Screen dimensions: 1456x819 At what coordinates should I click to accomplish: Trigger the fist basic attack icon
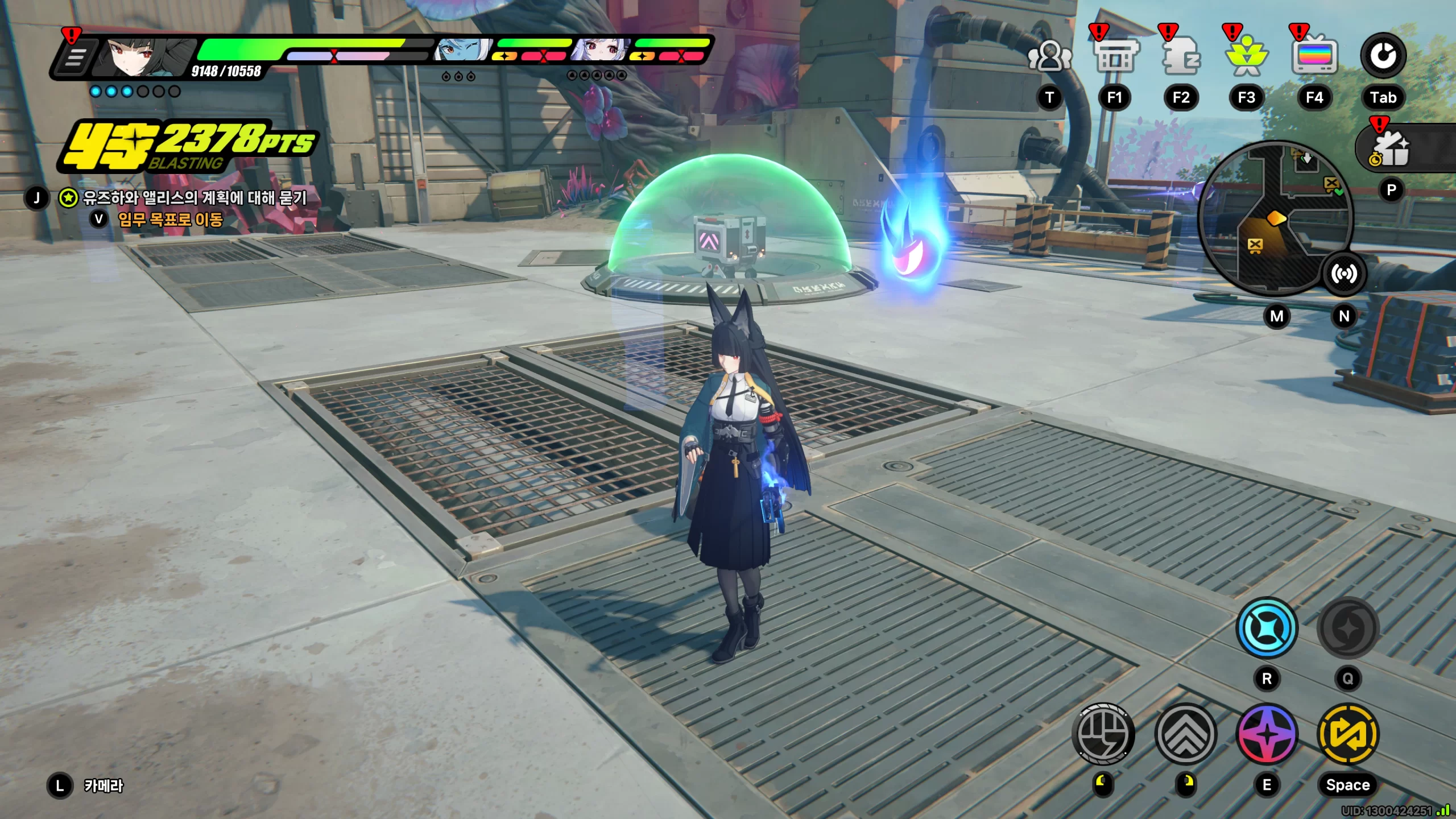coord(1103,734)
